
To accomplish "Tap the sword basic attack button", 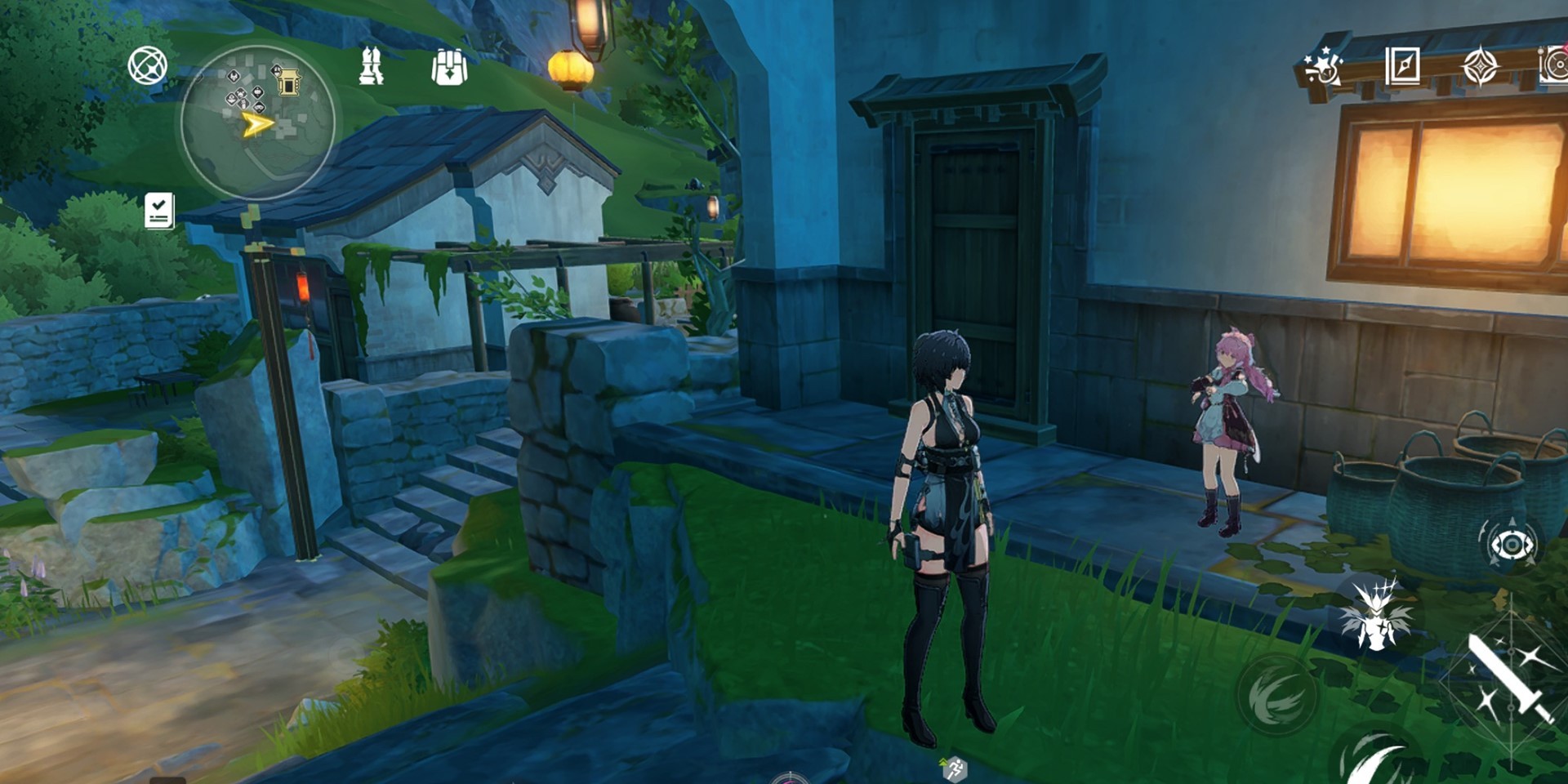I will 1509,679.
